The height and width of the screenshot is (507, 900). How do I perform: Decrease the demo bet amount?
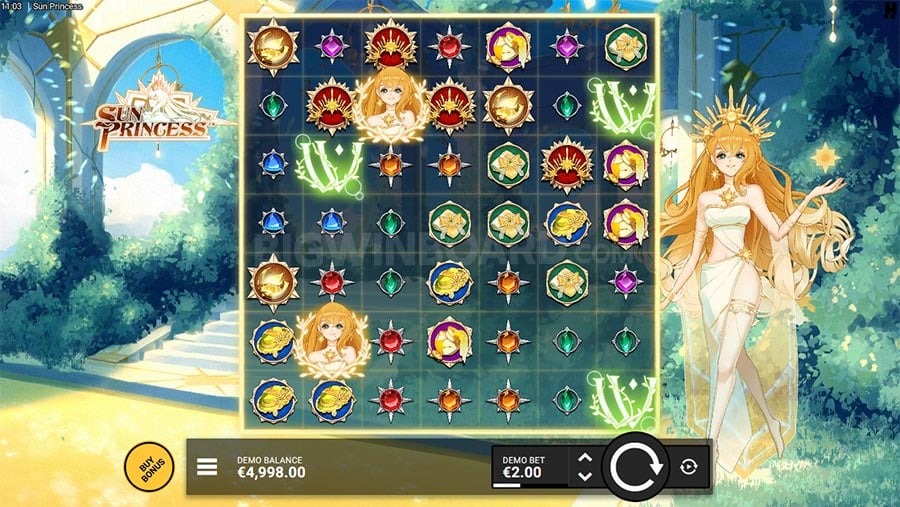pyautogui.click(x=585, y=476)
